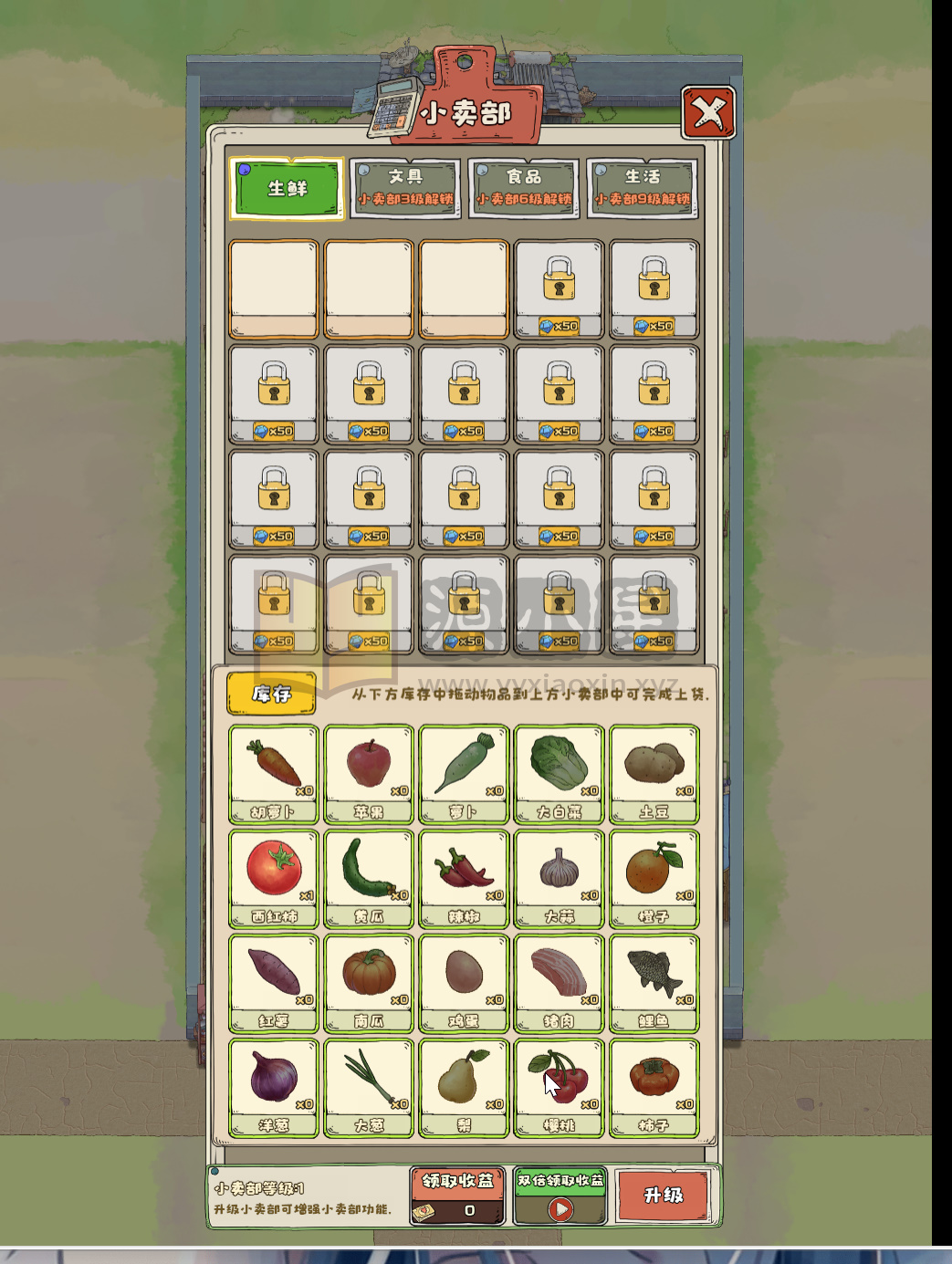The image size is (952, 1264).
Task: Switch to the 文具 stationery tab
Action: (x=404, y=189)
